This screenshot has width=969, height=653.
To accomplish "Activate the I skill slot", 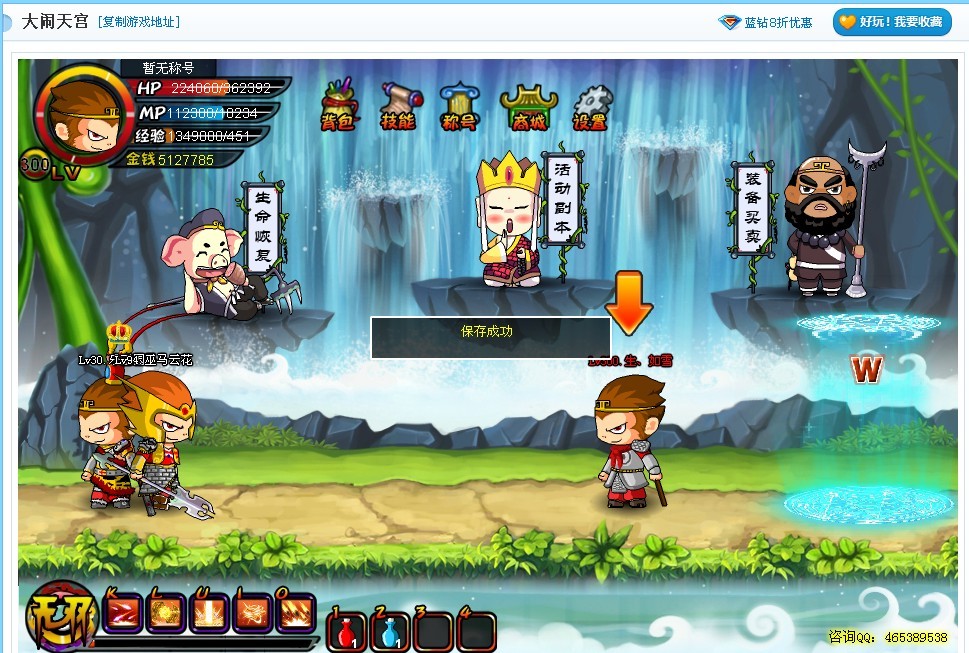I will pyautogui.click(x=253, y=613).
